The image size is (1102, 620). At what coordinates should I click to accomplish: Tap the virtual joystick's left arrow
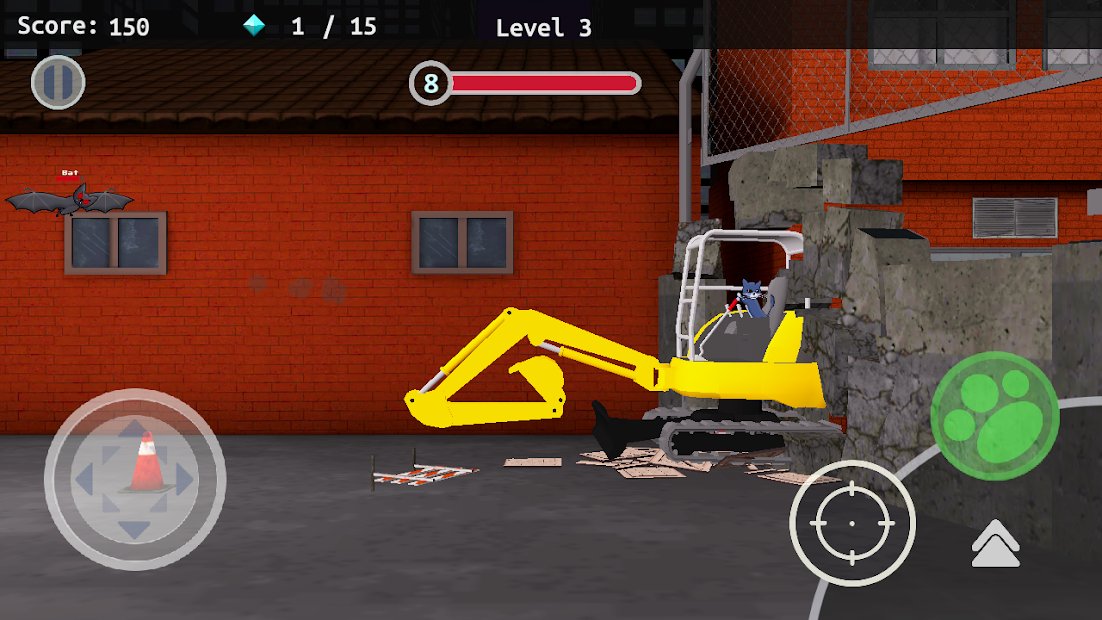84,480
